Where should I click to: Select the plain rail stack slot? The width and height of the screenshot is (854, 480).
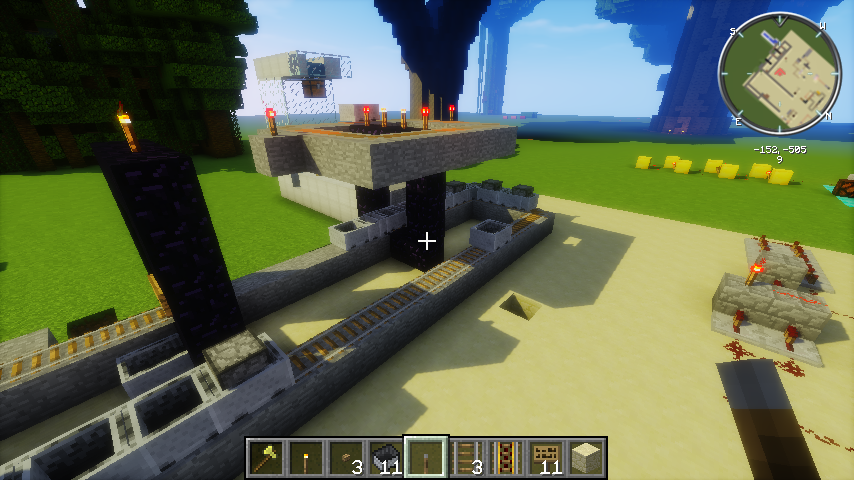coord(466,458)
